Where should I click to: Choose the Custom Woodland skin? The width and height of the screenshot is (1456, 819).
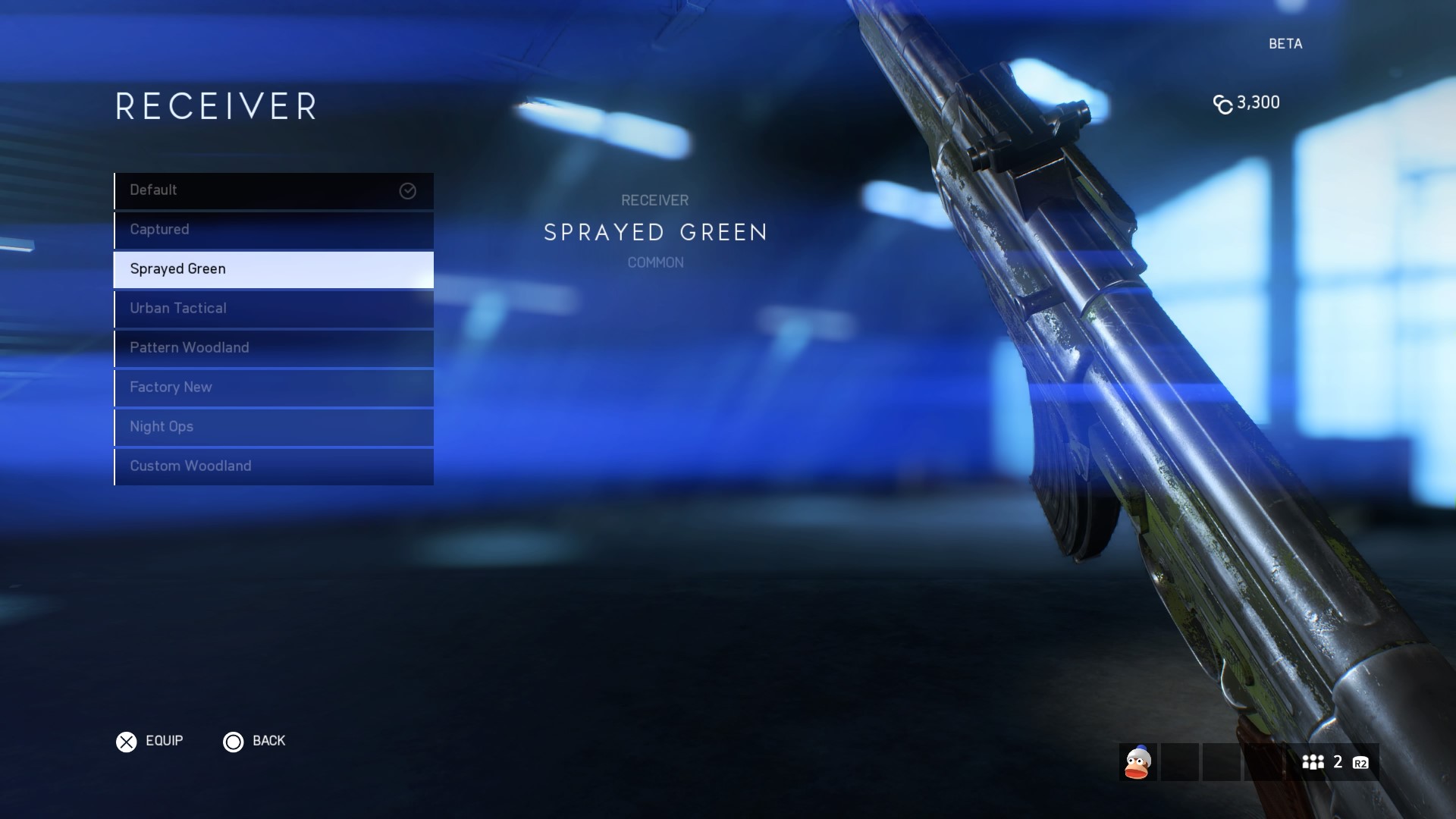[x=273, y=466]
